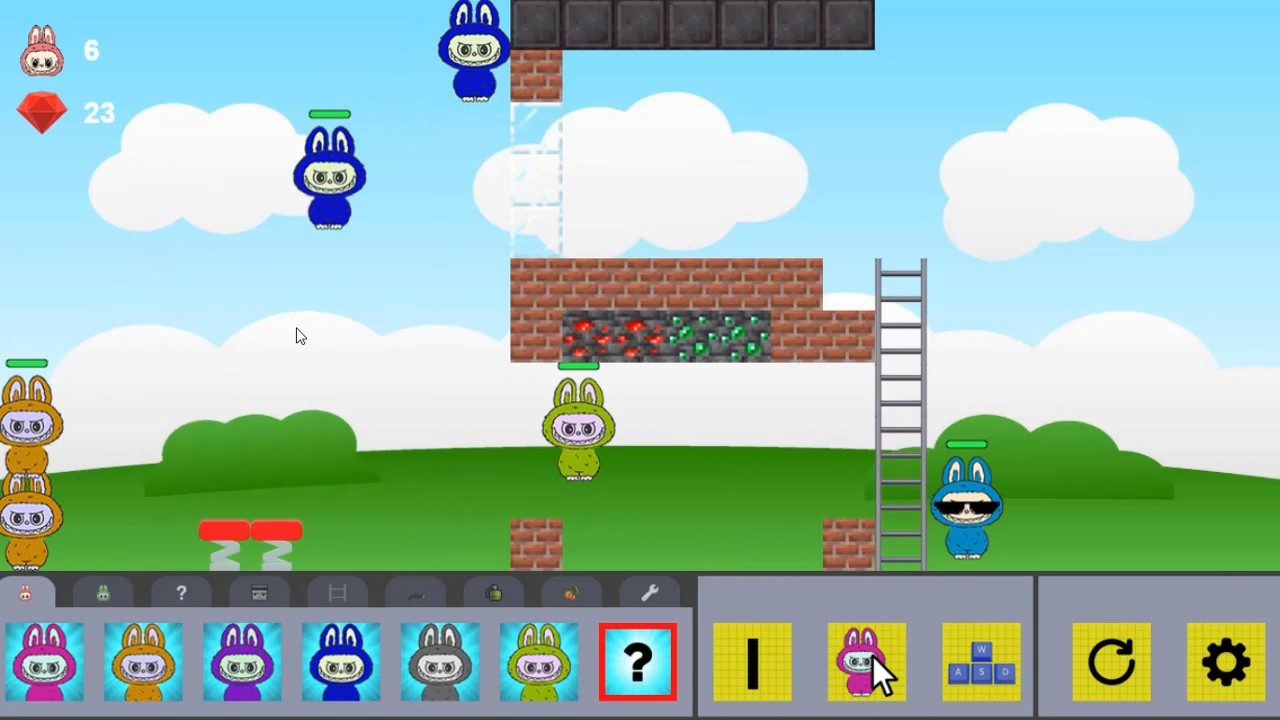The width and height of the screenshot is (1280, 720).
Task: Pick the blue Labubu character
Action: point(340,661)
